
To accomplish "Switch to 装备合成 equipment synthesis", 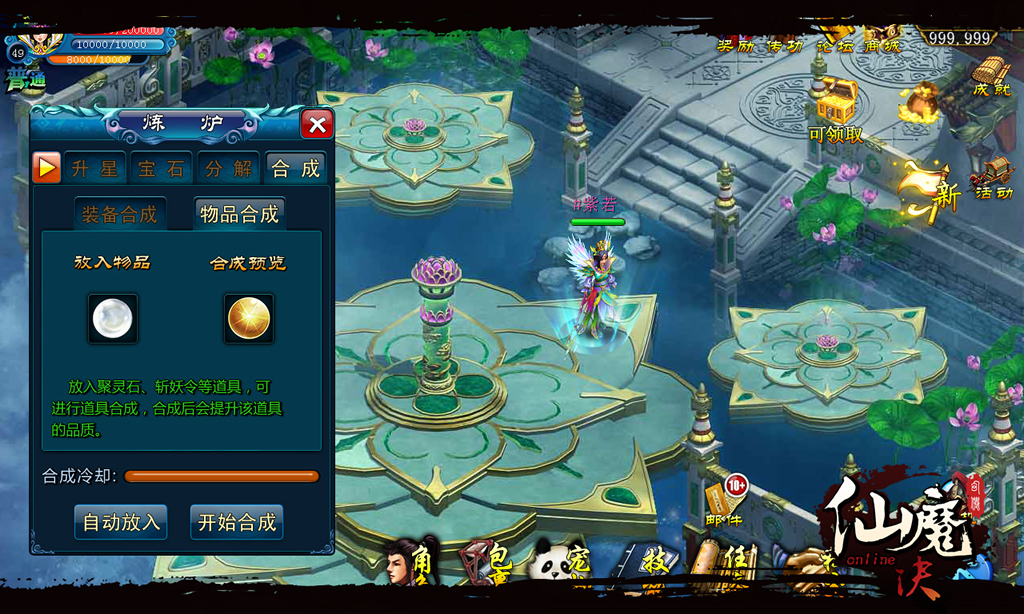I will click(119, 214).
